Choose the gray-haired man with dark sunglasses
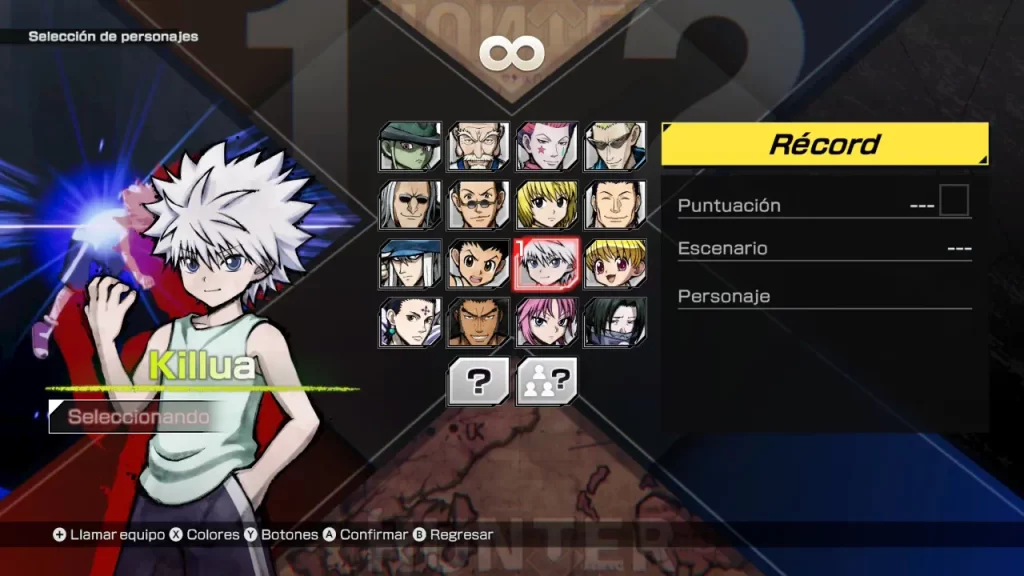The image size is (1024, 576). click(410, 205)
